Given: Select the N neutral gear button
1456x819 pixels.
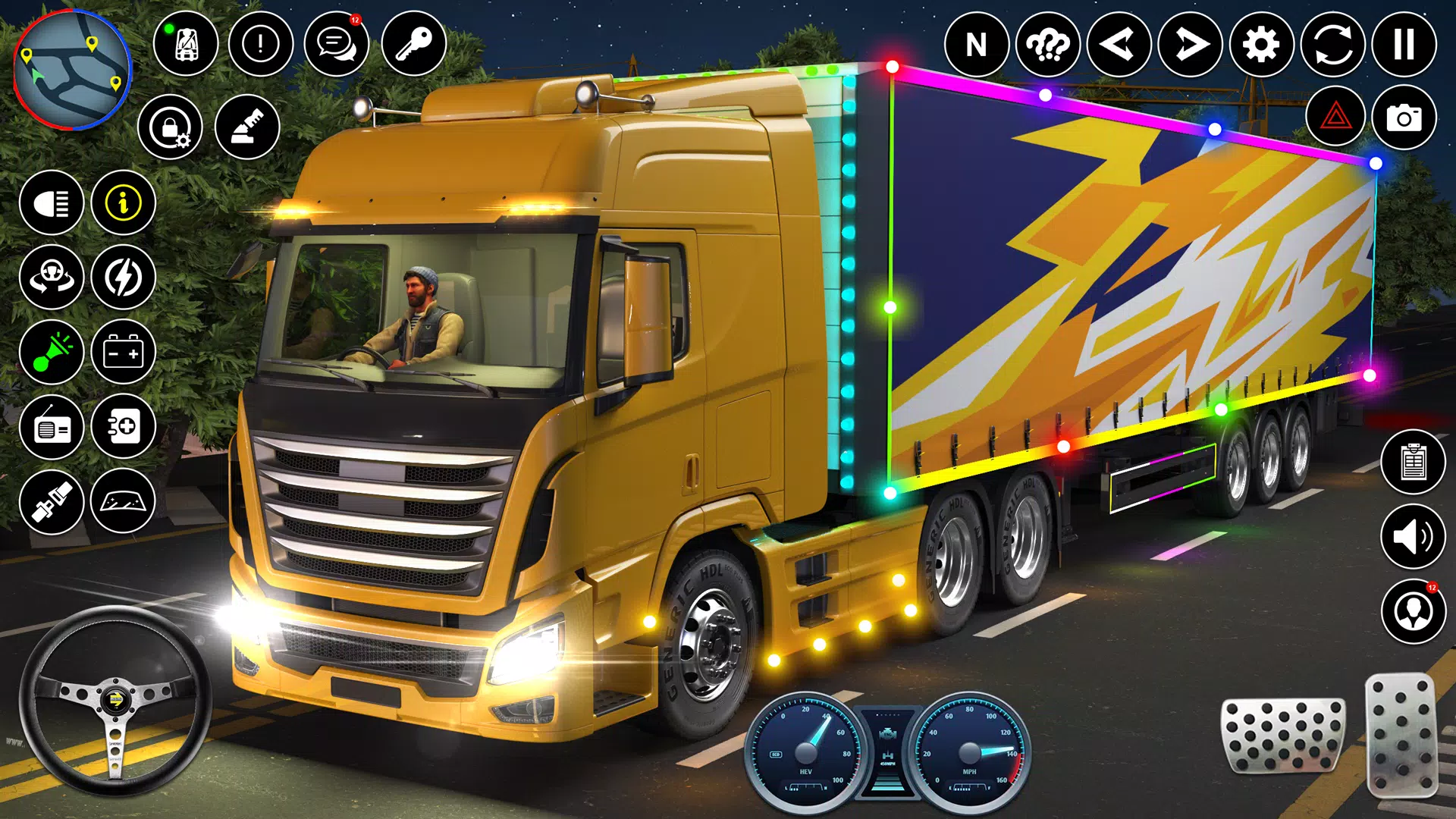Looking at the screenshot, I should [x=976, y=45].
